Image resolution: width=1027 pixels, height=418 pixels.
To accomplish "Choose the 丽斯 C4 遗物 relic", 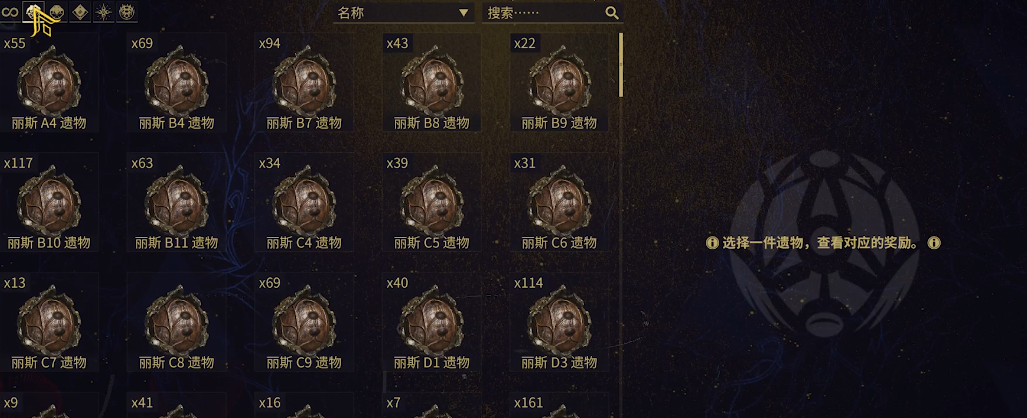I will pos(304,203).
